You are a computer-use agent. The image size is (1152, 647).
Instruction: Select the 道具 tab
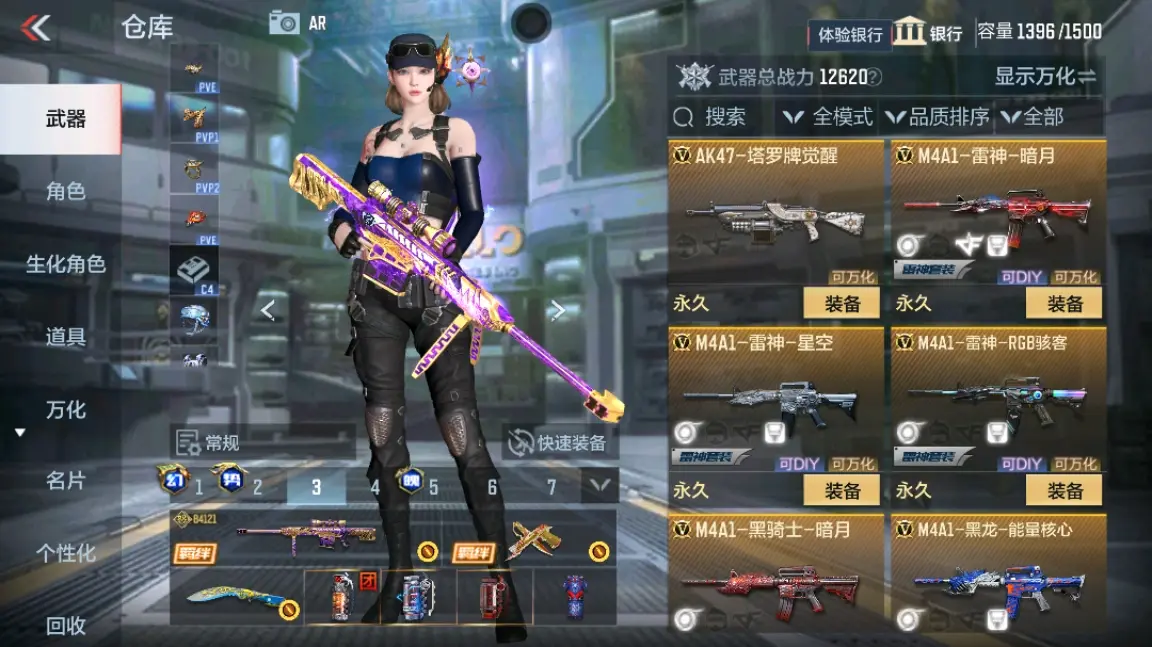tap(65, 337)
